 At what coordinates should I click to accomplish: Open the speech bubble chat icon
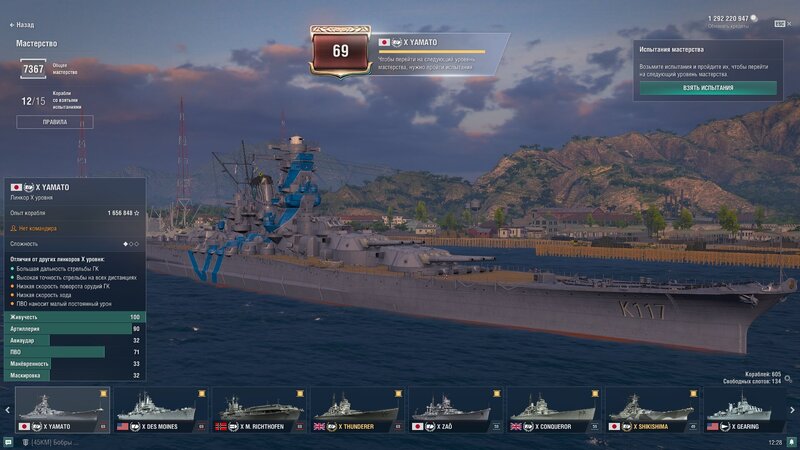(8, 441)
